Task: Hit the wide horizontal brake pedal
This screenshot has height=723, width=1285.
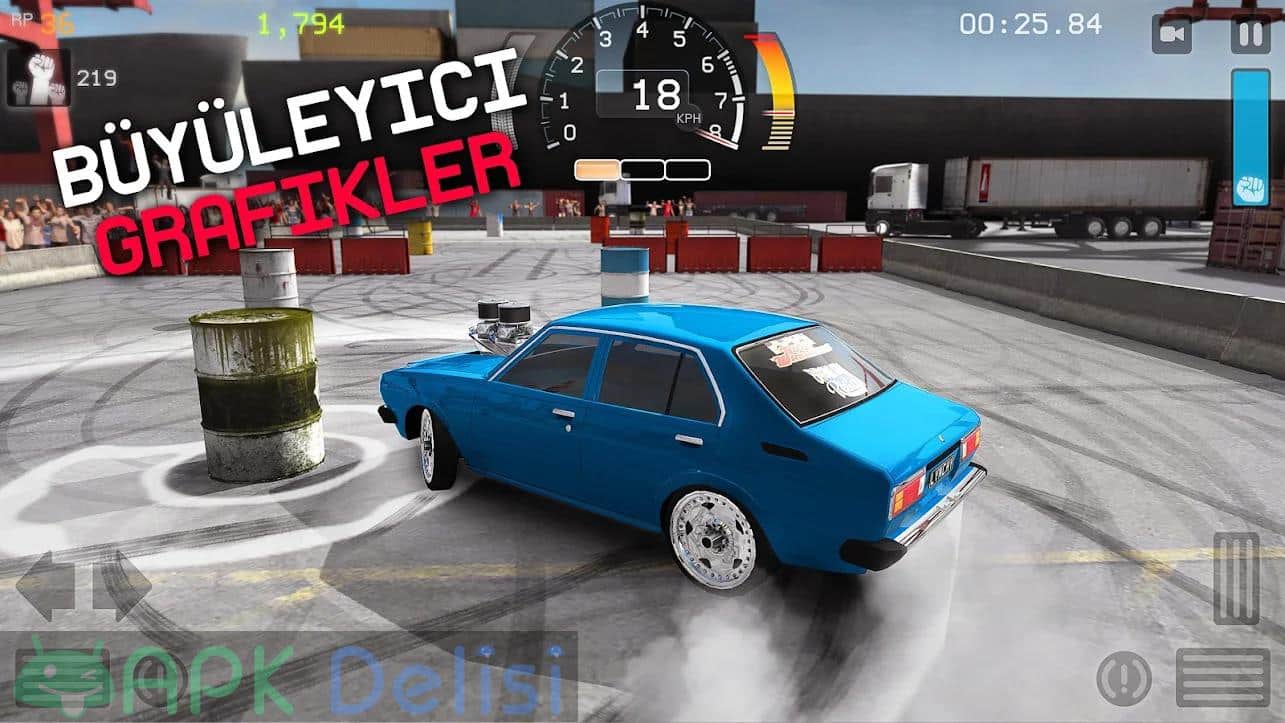Action: coord(1222,677)
